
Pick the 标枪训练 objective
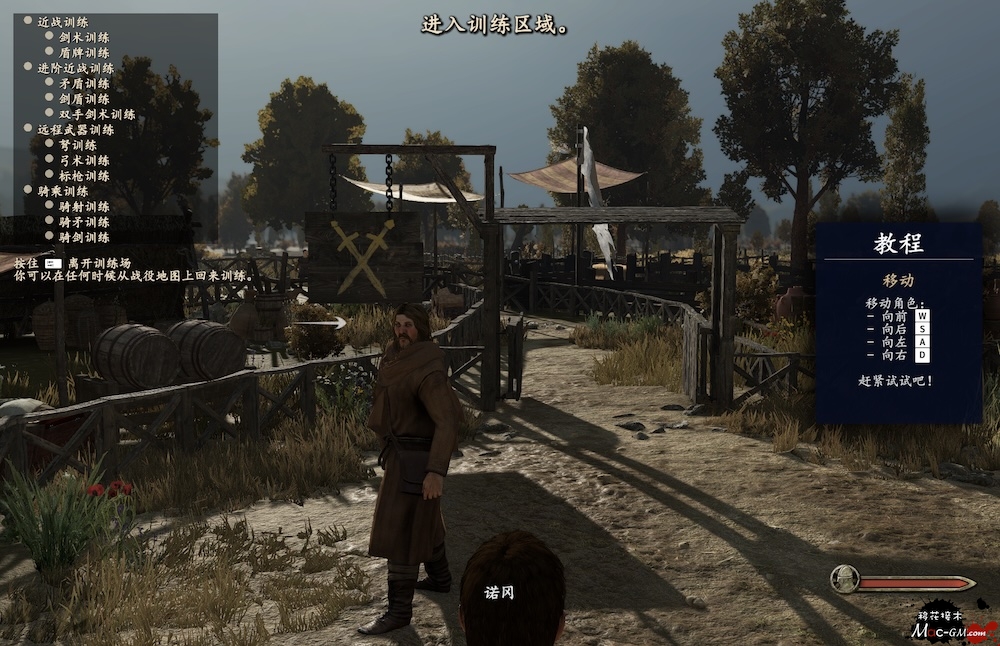[x=83, y=176]
